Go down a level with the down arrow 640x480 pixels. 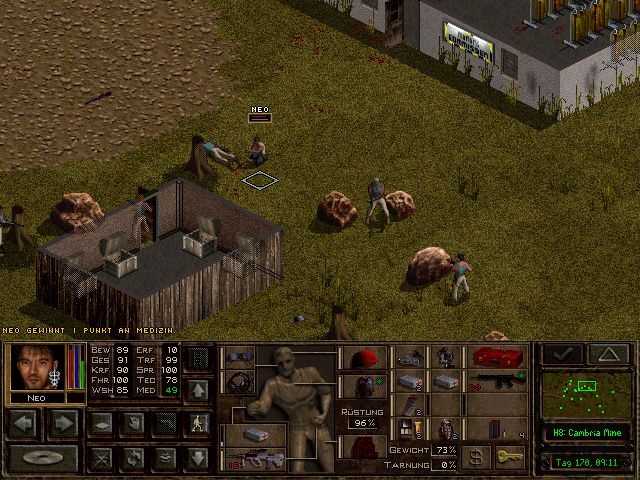coord(197,458)
